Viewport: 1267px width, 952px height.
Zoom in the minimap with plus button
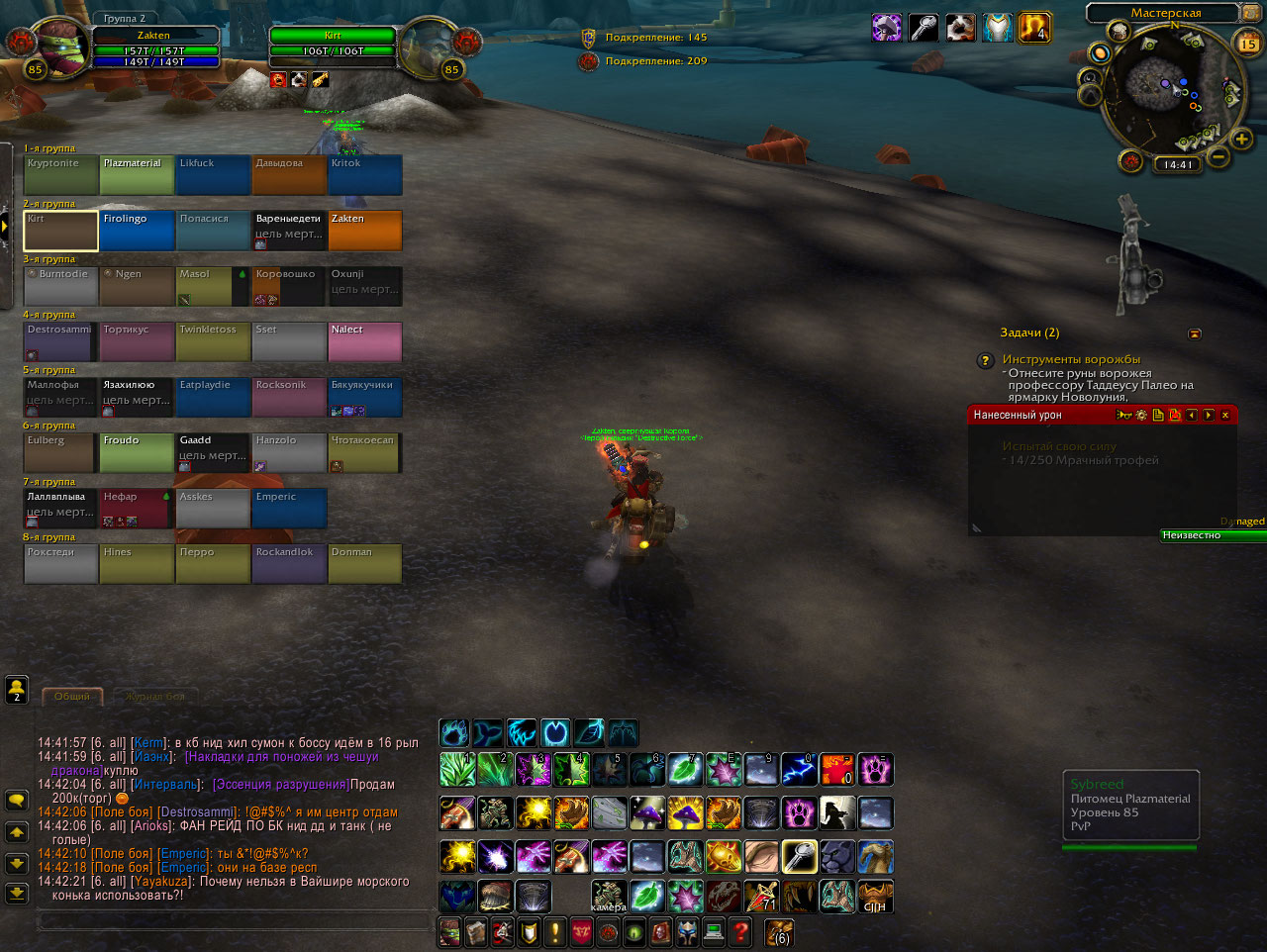(1242, 140)
